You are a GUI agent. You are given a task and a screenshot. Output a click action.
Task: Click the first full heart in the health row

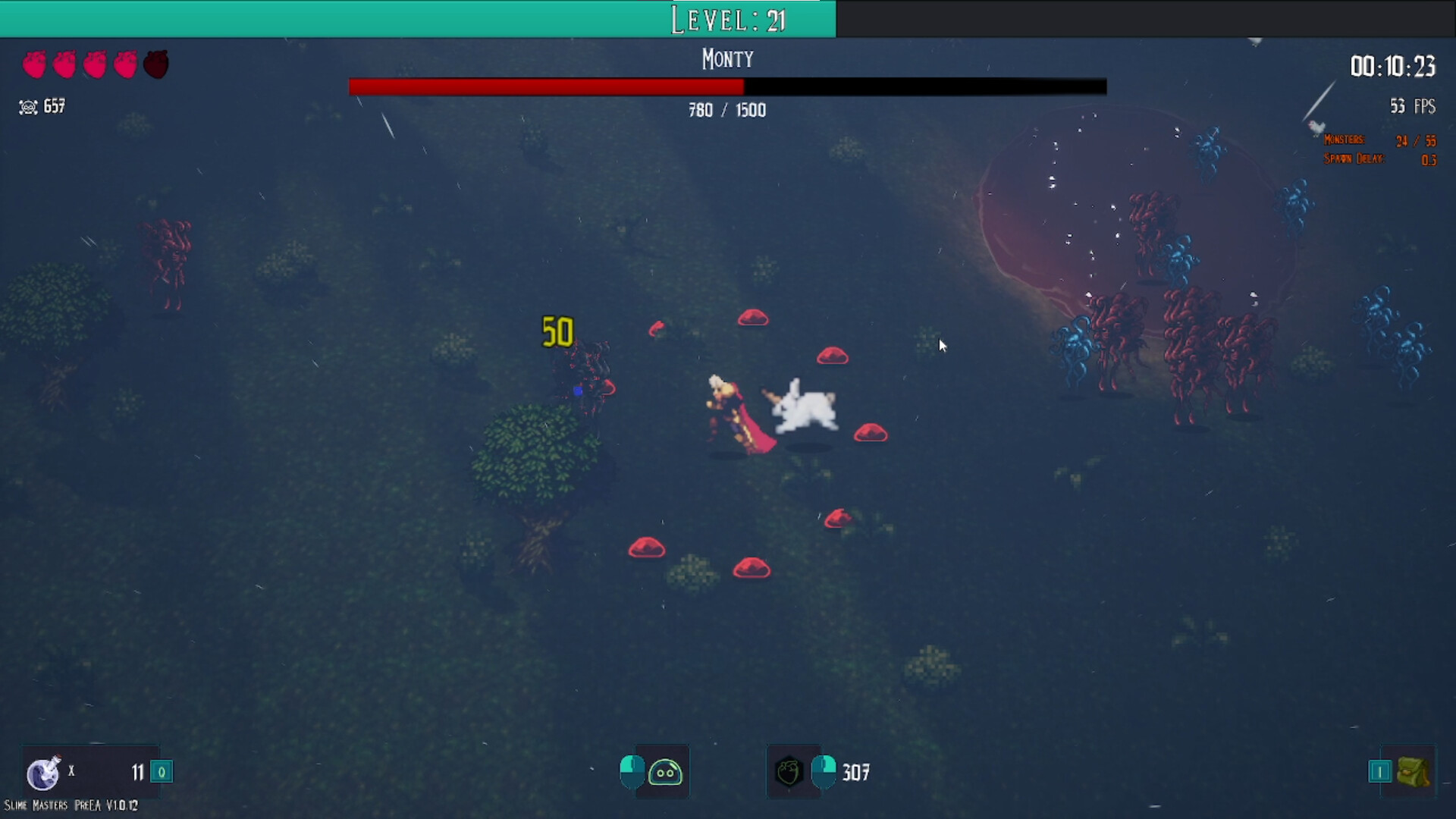point(34,64)
